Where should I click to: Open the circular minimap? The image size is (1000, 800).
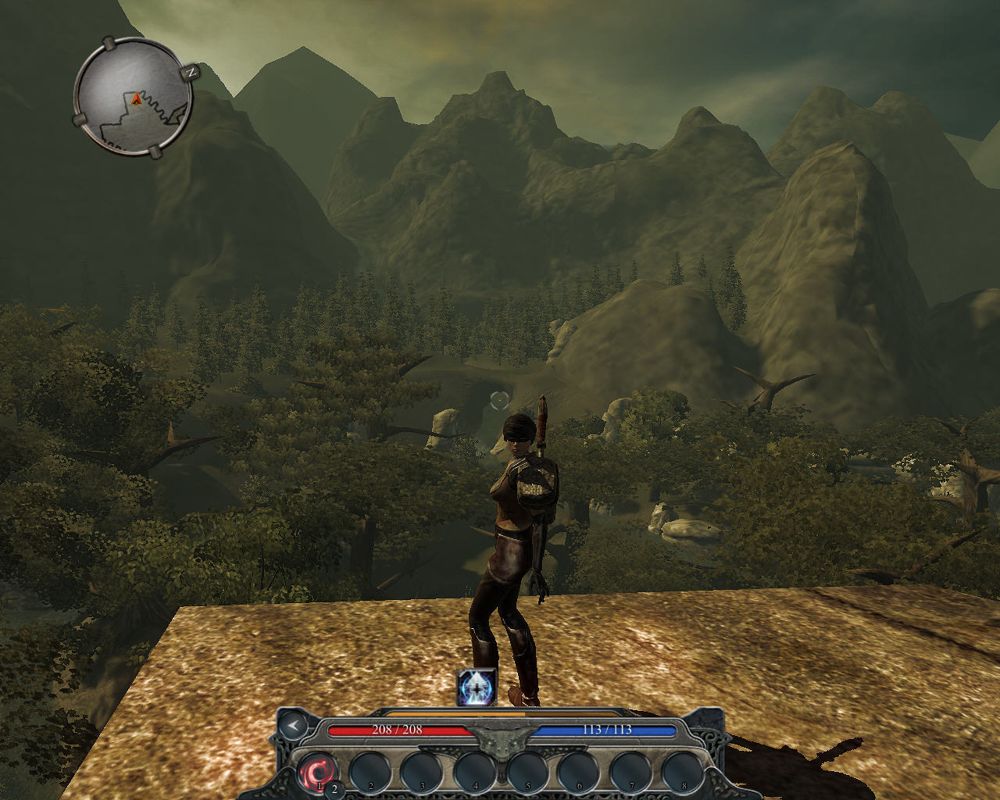click(x=133, y=96)
